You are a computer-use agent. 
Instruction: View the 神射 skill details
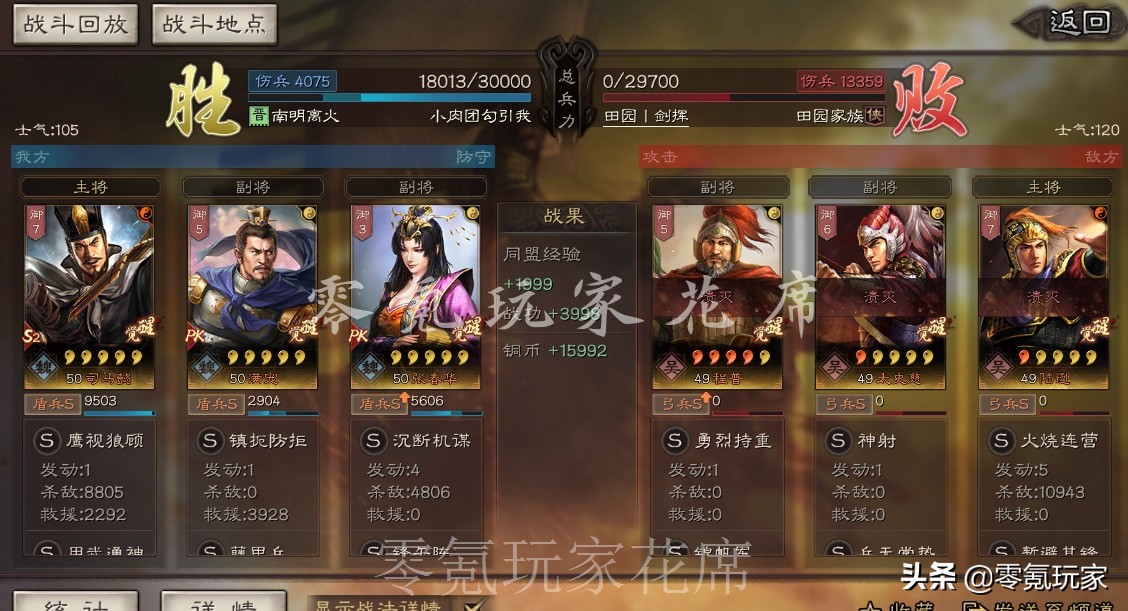(880, 440)
